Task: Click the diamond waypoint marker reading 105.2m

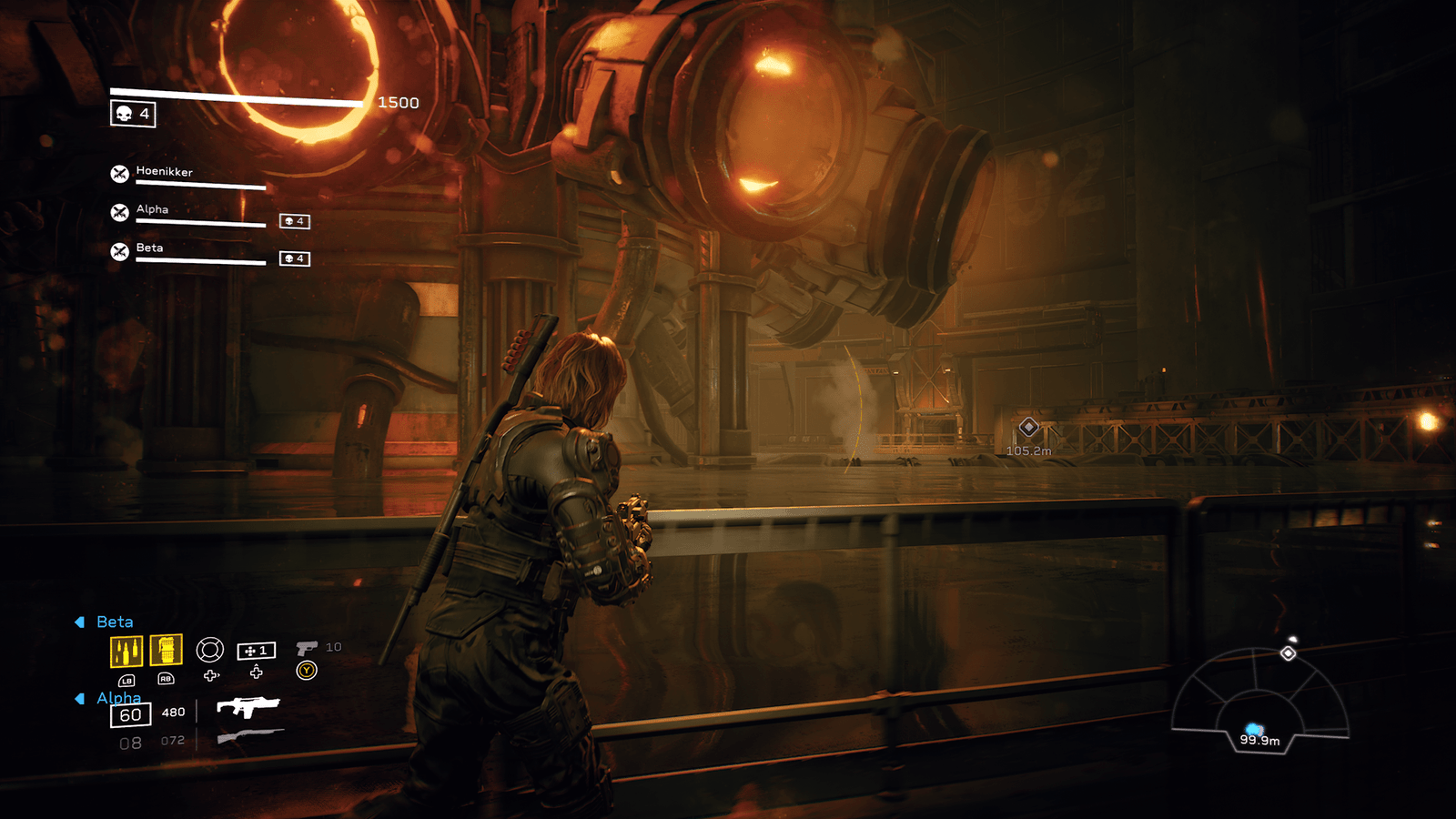Action: click(x=1028, y=427)
